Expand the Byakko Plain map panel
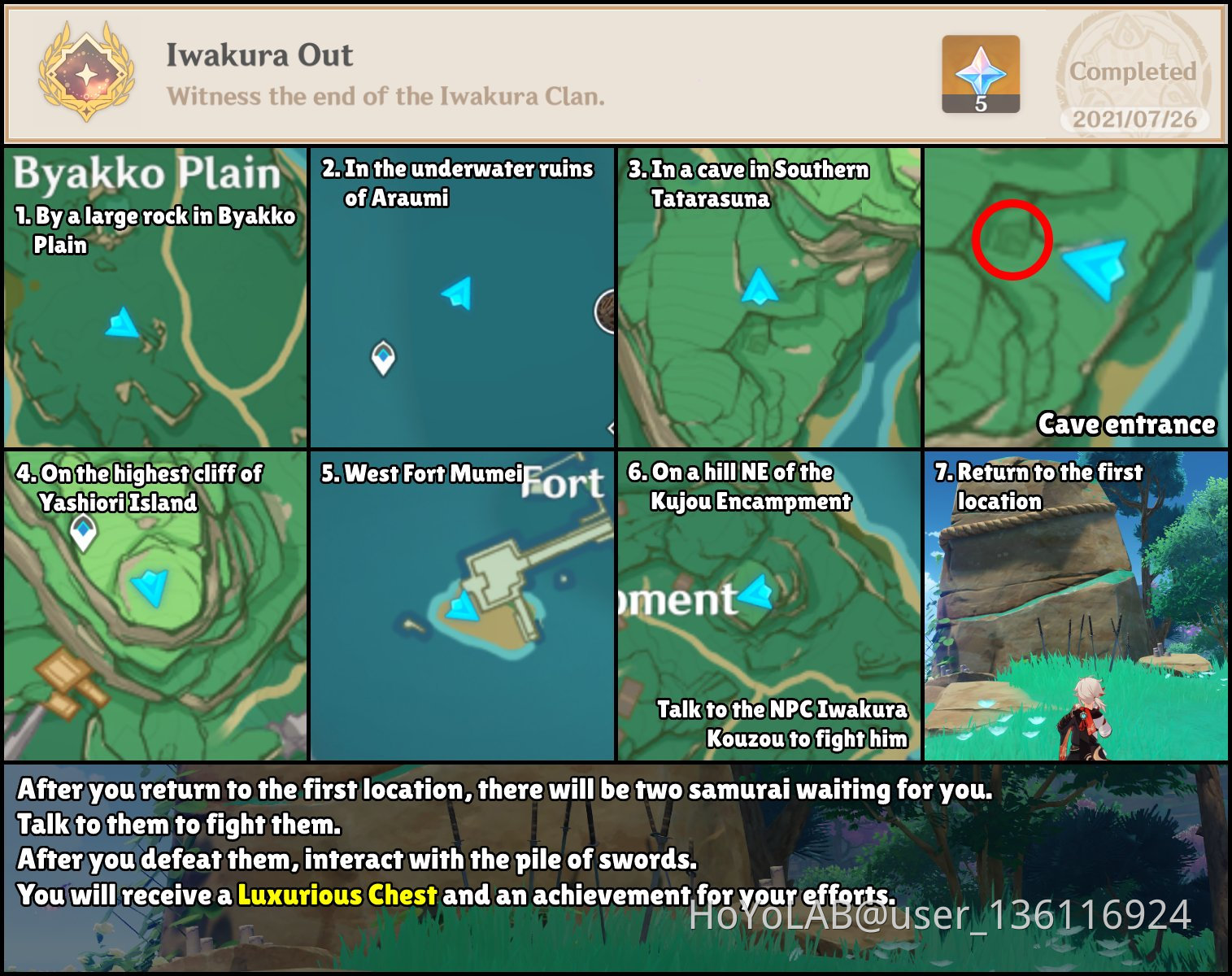Screen dimensions: 1232x976 pos(155,297)
